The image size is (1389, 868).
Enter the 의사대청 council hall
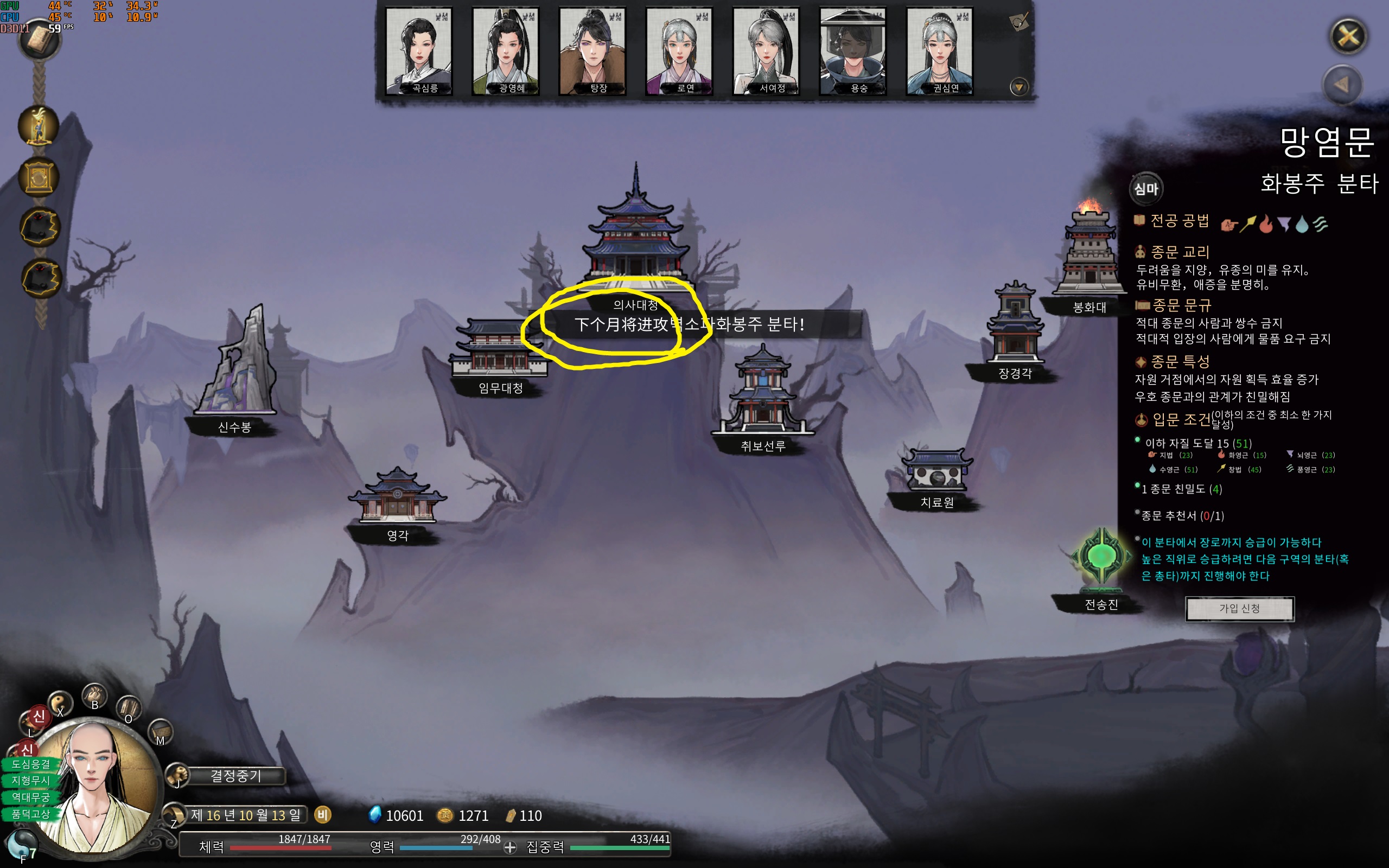point(635,241)
